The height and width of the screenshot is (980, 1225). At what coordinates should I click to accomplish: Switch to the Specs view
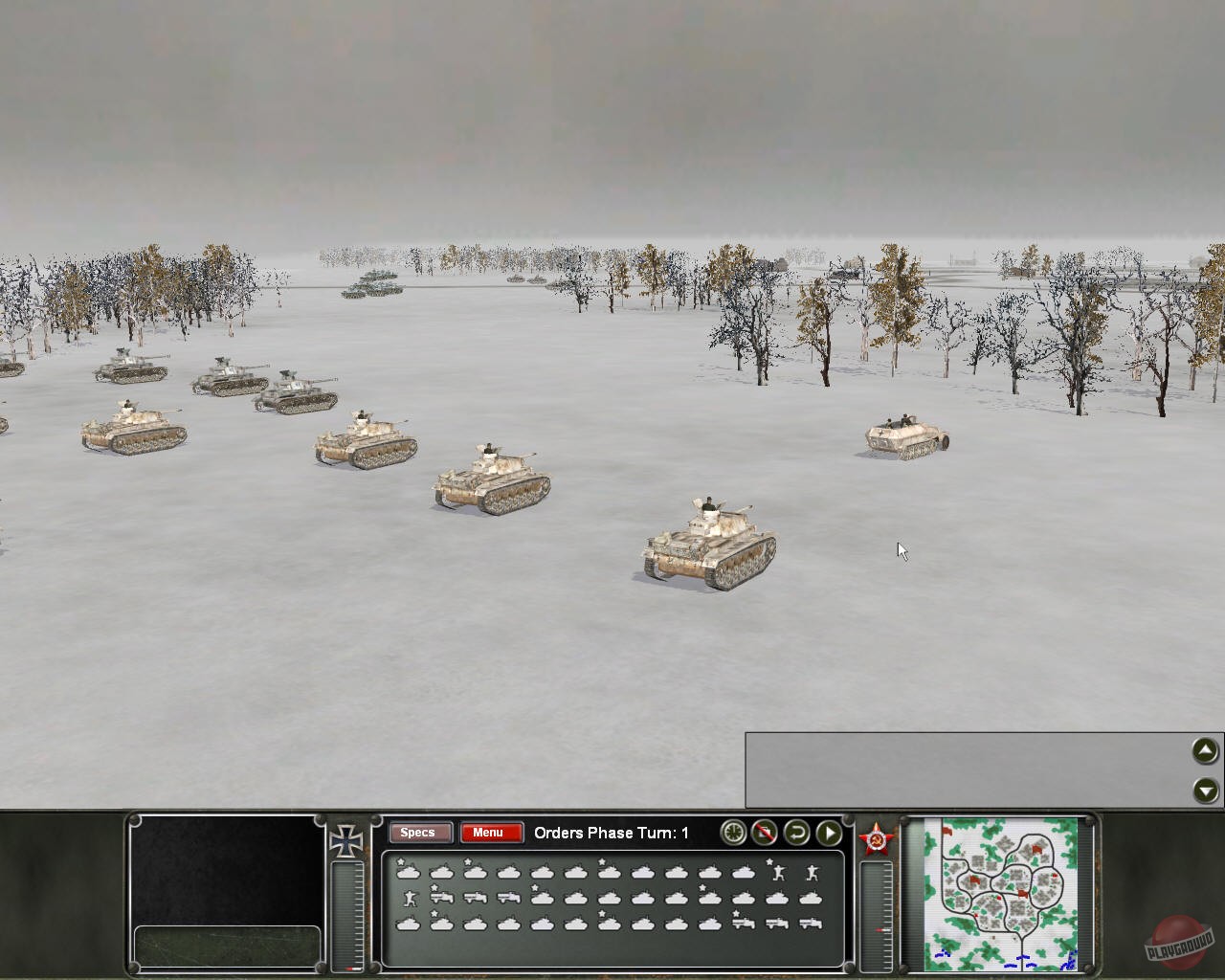(x=419, y=833)
